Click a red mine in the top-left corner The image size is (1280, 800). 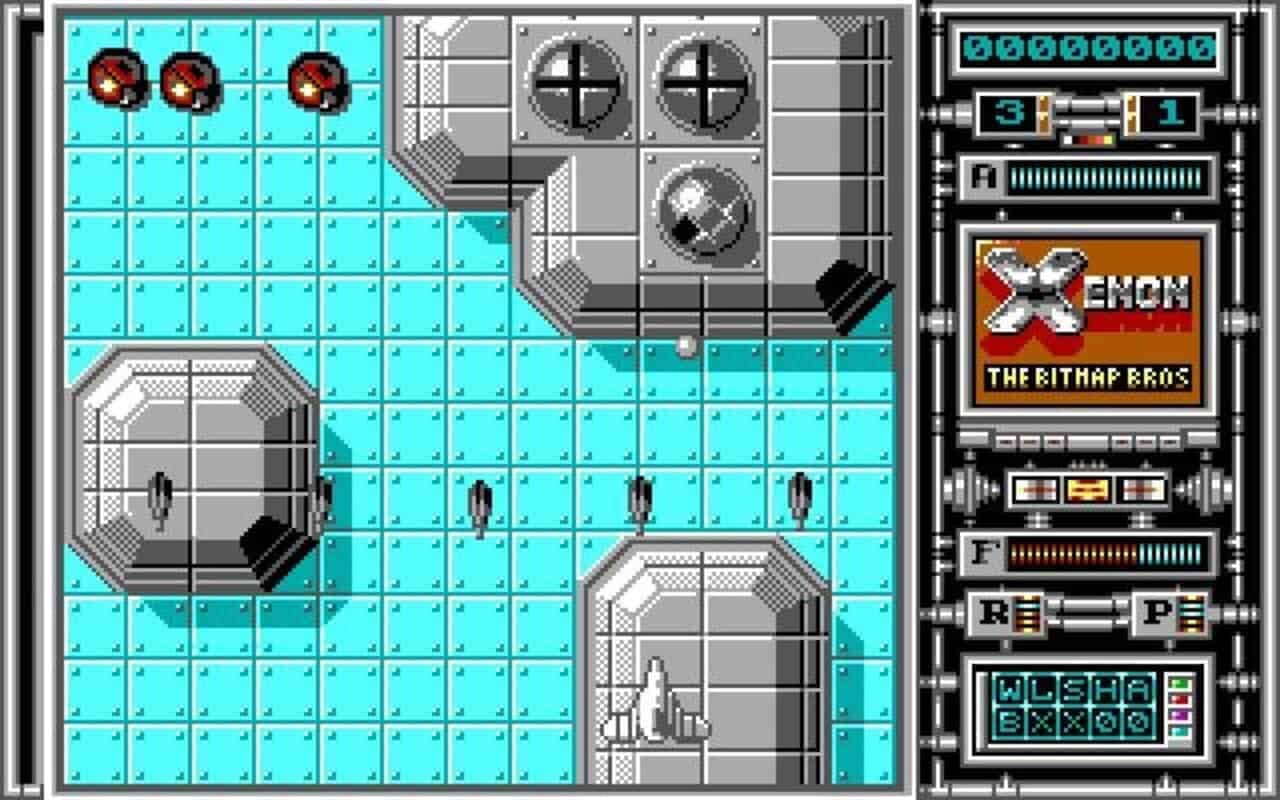(x=115, y=78)
